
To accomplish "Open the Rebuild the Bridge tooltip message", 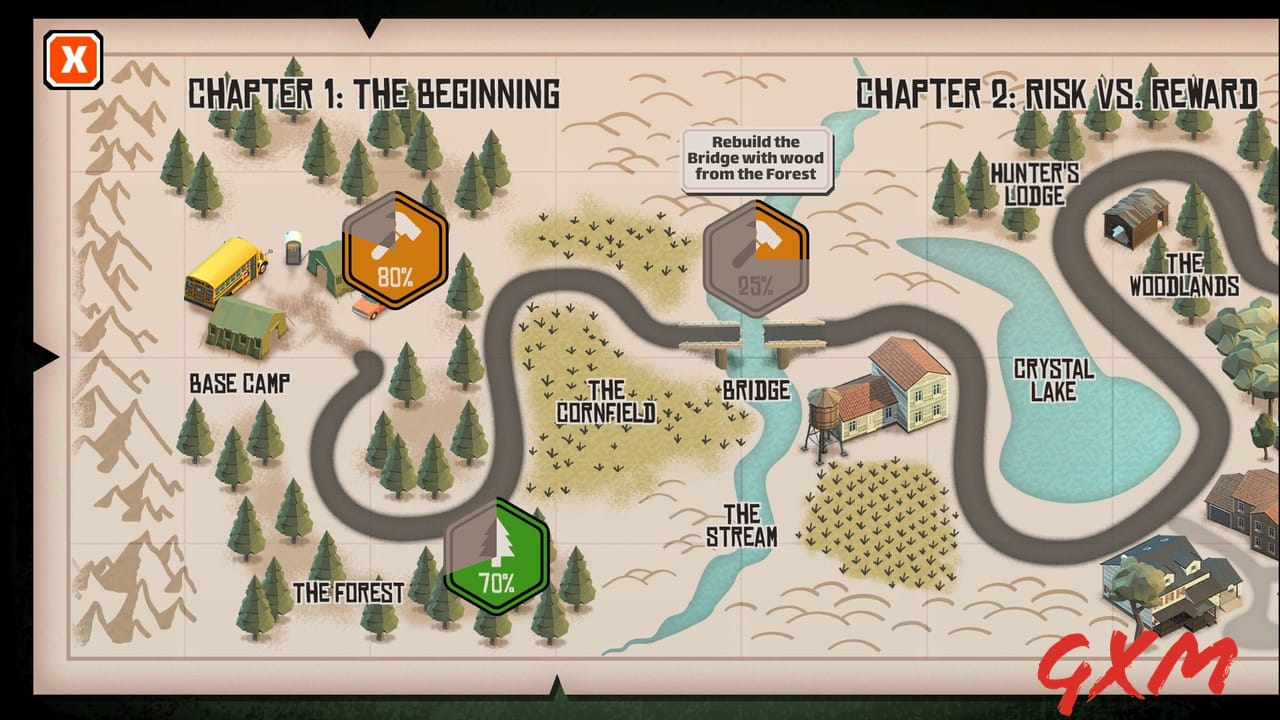I will (757, 157).
